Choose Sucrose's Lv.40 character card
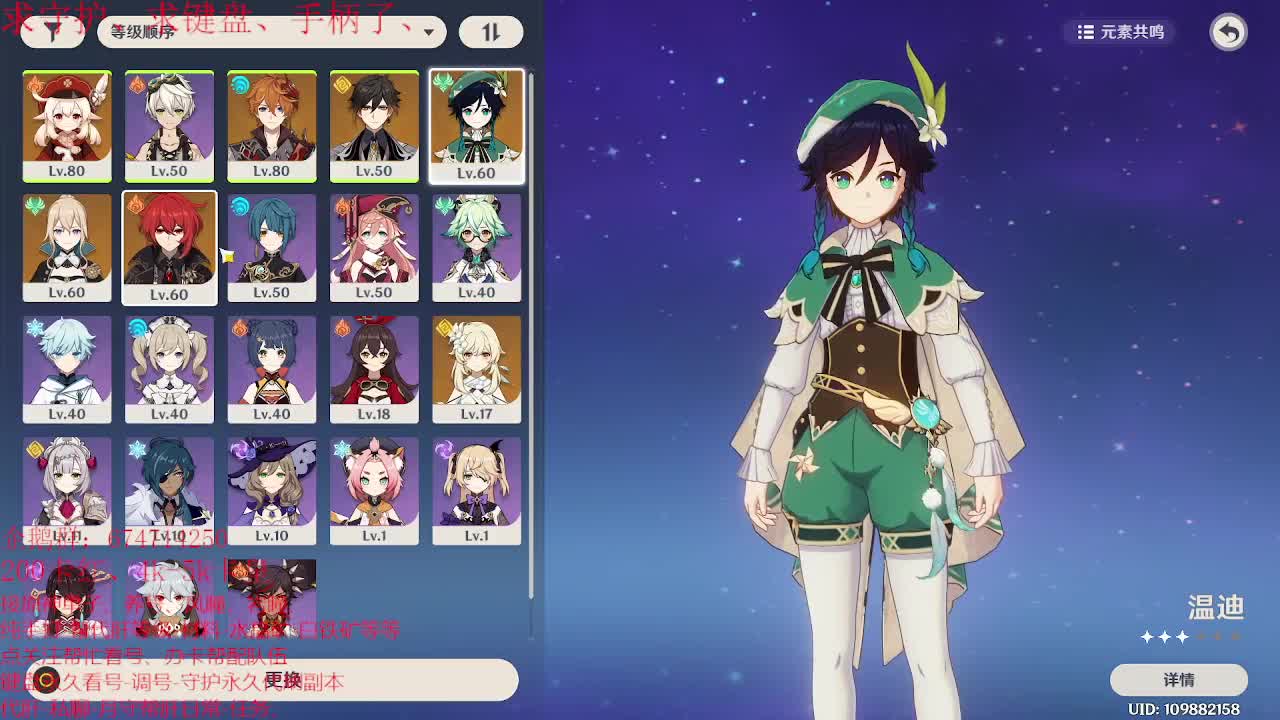 coord(476,247)
